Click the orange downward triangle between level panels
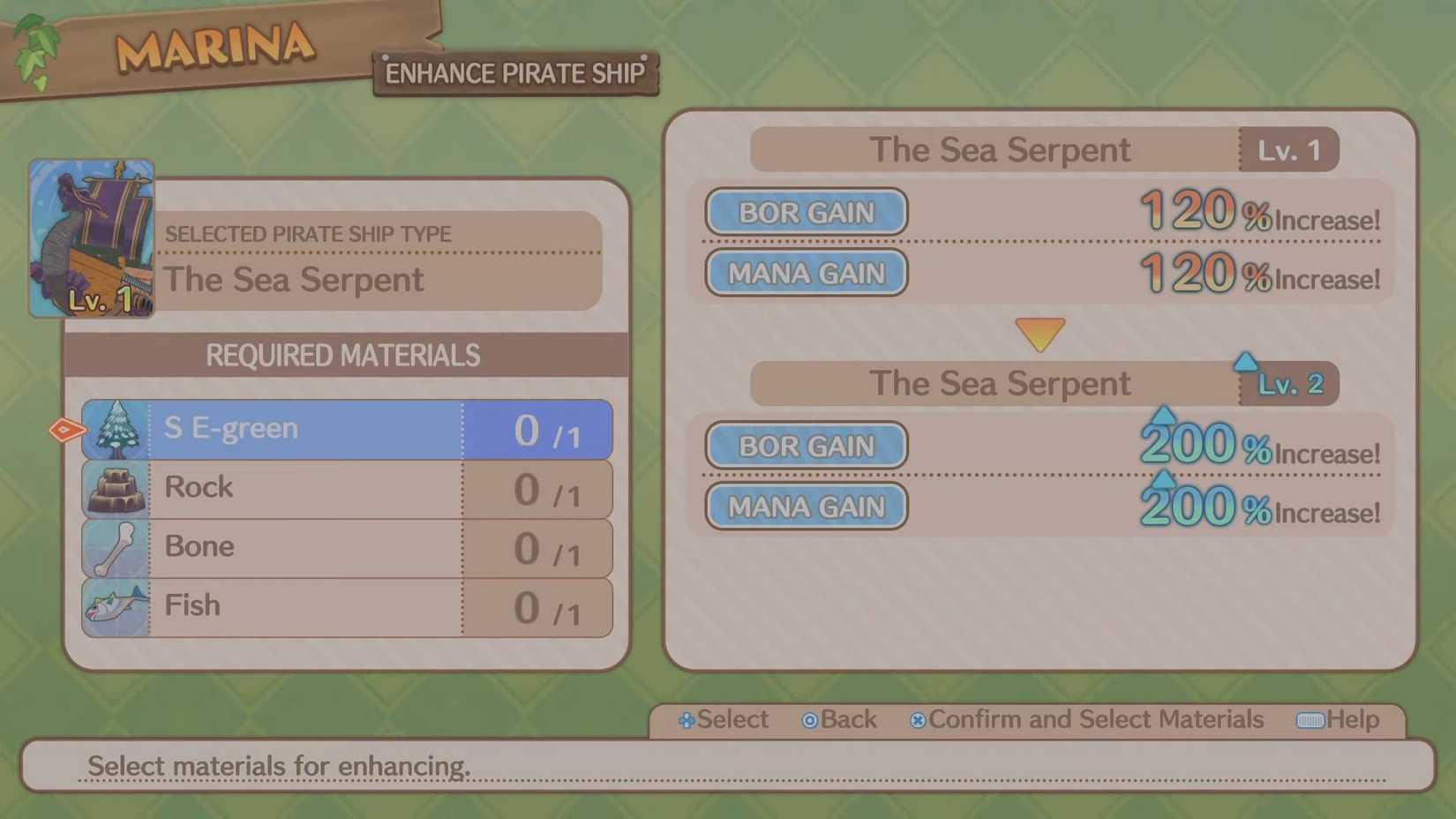 click(x=1039, y=334)
